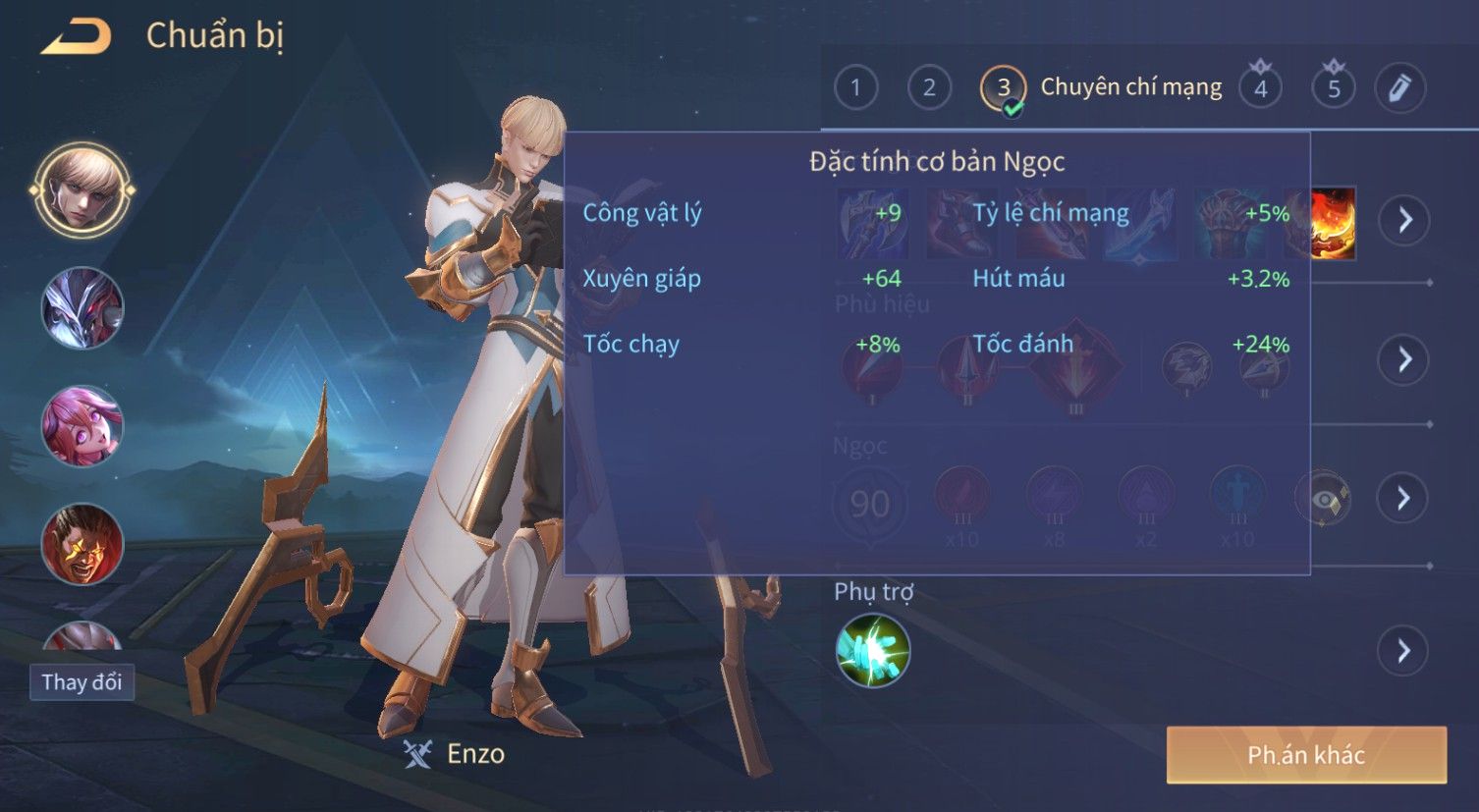
Task: Select preset slot number 1
Action: (855, 88)
